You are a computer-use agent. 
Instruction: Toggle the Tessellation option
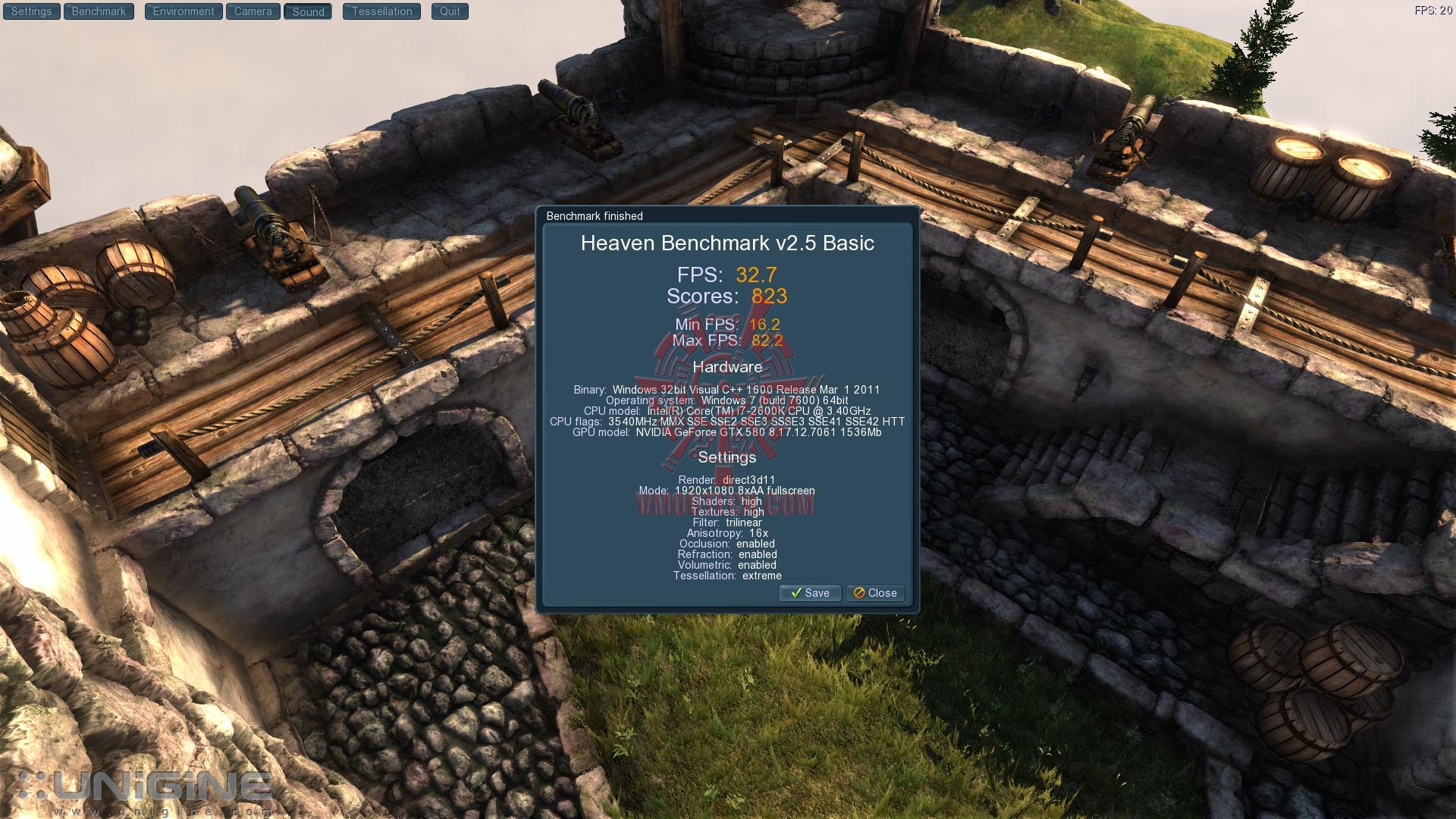pyautogui.click(x=381, y=11)
